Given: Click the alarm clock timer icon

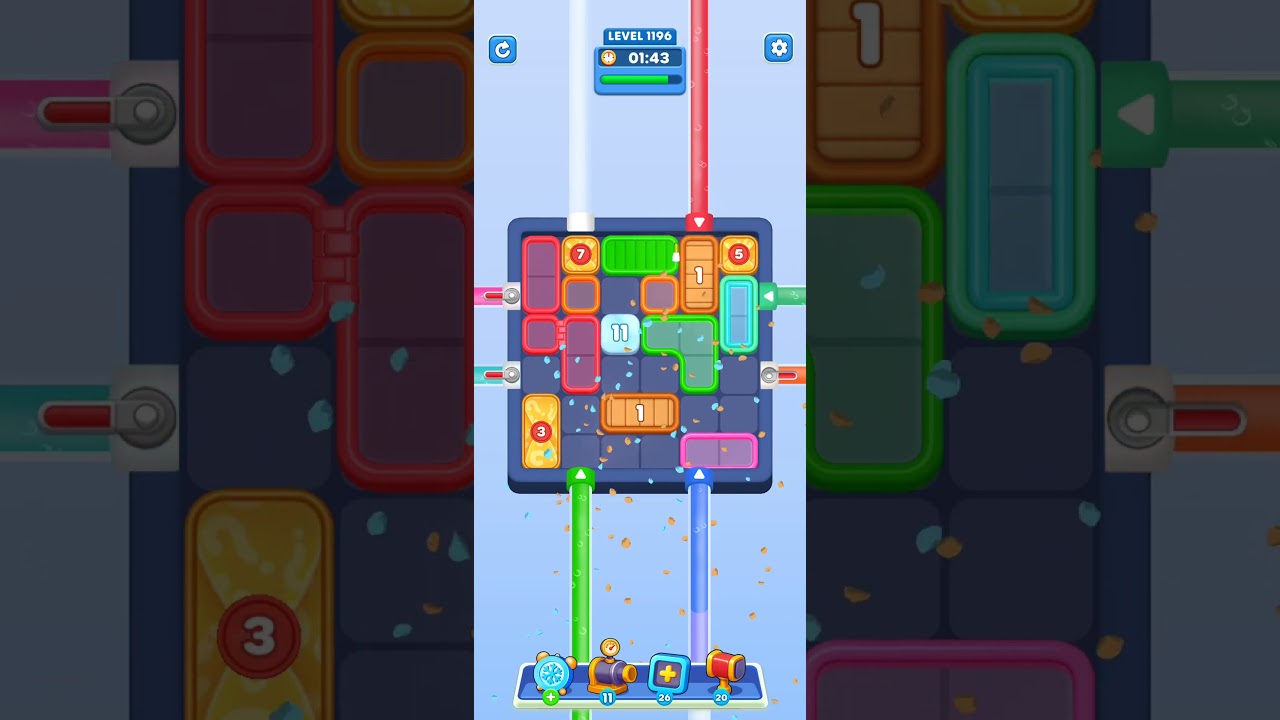Looking at the screenshot, I should pyautogui.click(x=610, y=58).
